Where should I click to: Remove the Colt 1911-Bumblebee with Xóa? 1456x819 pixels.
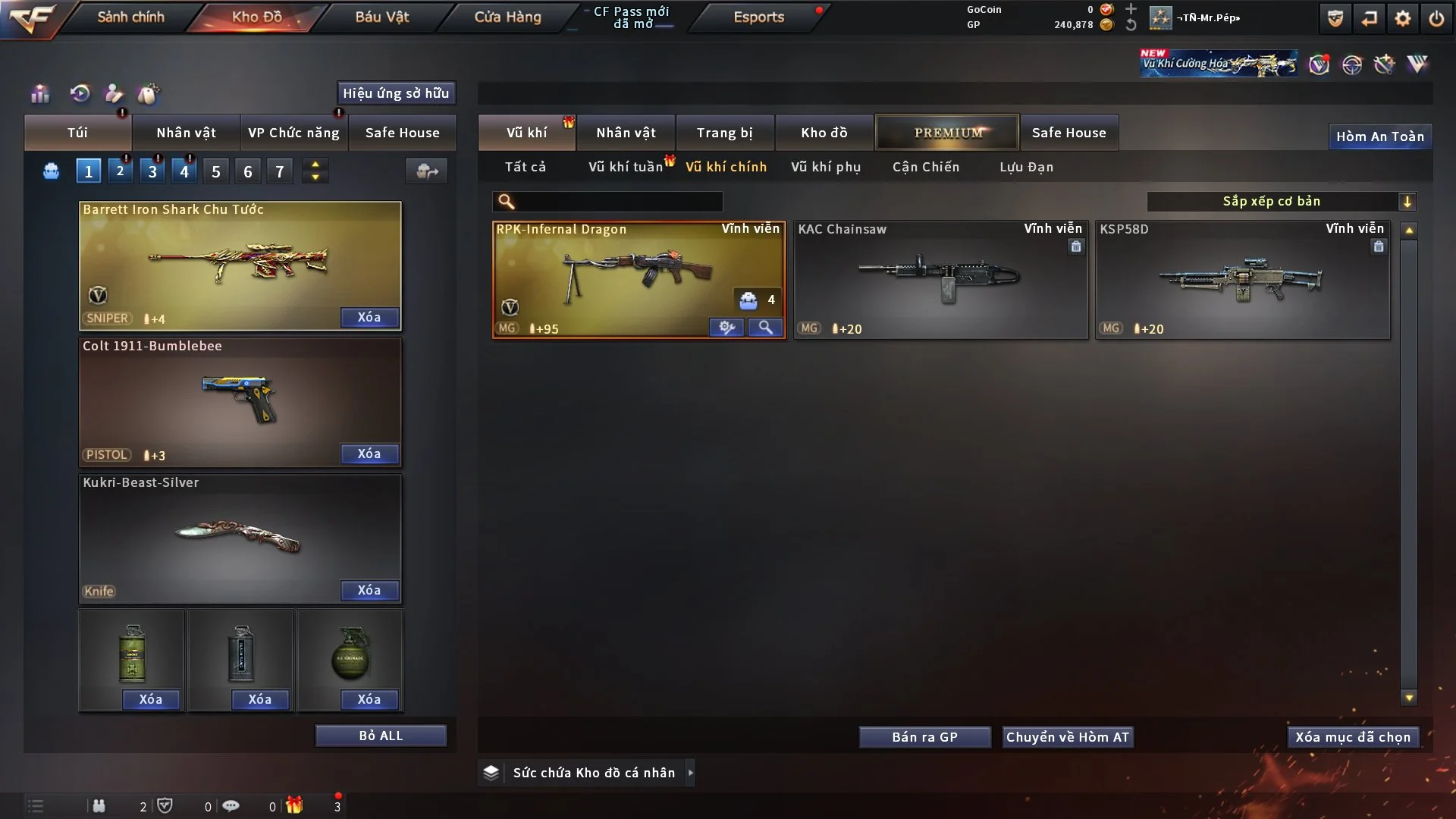369,453
